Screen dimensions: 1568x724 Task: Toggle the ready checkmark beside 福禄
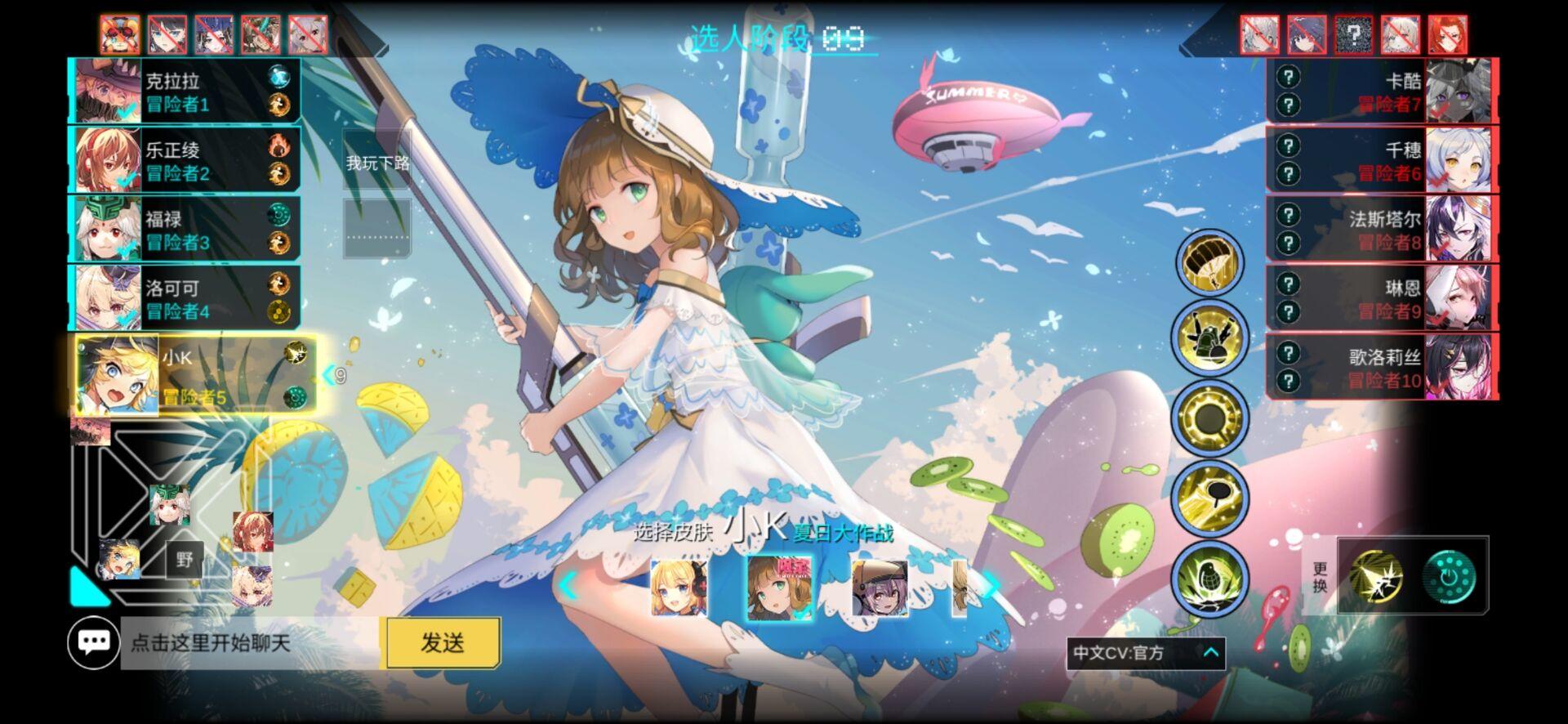tap(124, 249)
